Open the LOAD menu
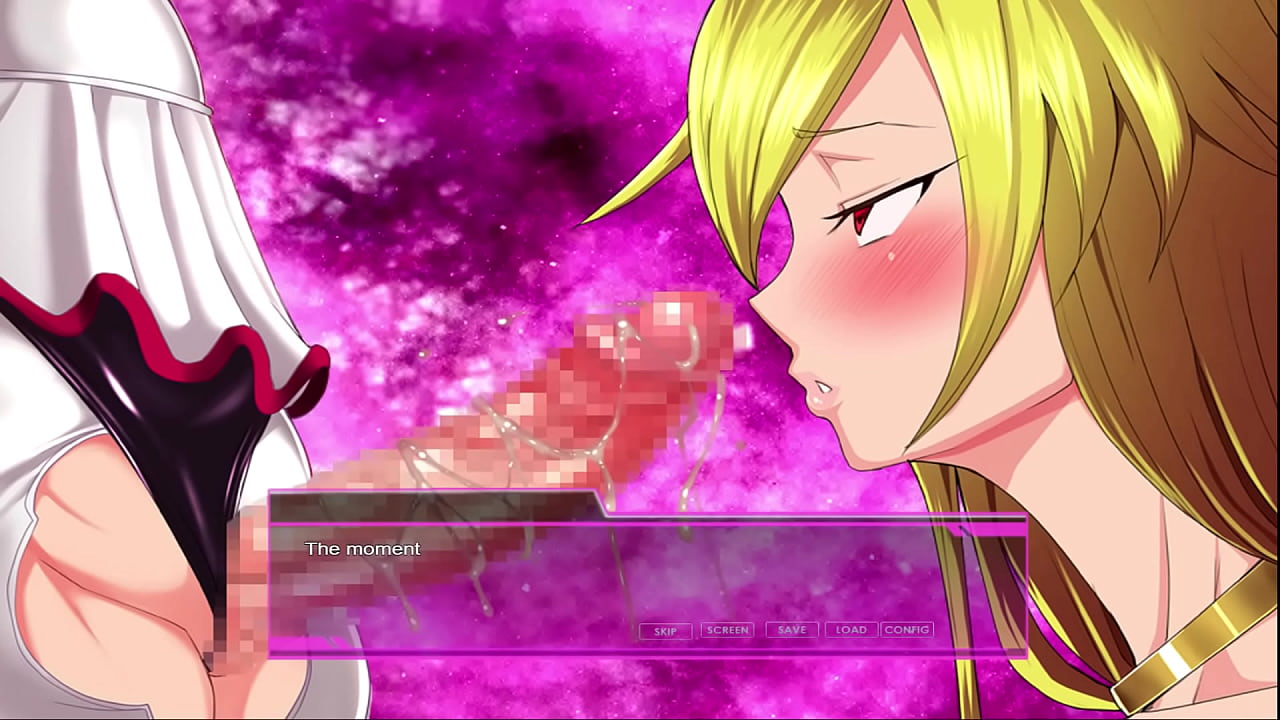The width and height of the screenshot is (1280, 720). coord(851,630)
